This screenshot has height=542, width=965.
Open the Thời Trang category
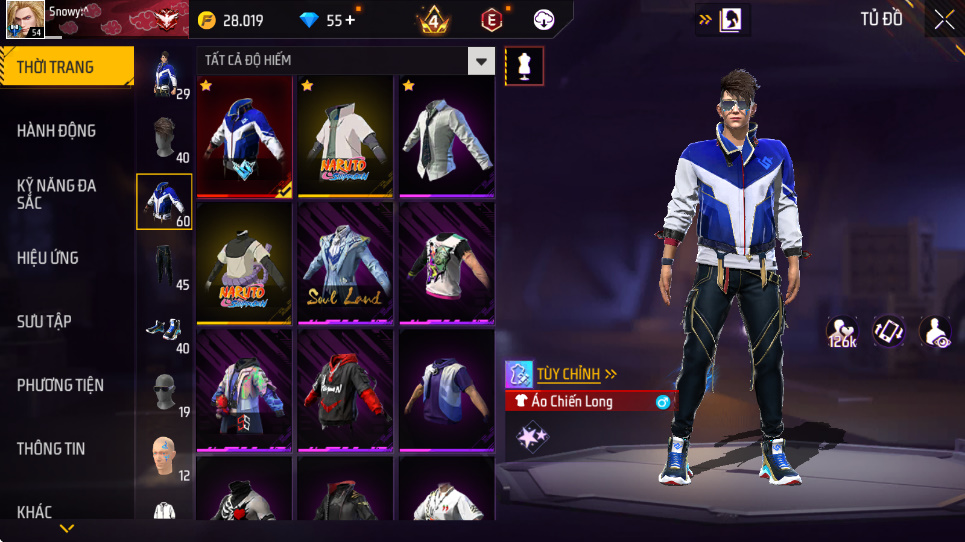(x=66, y=67)
